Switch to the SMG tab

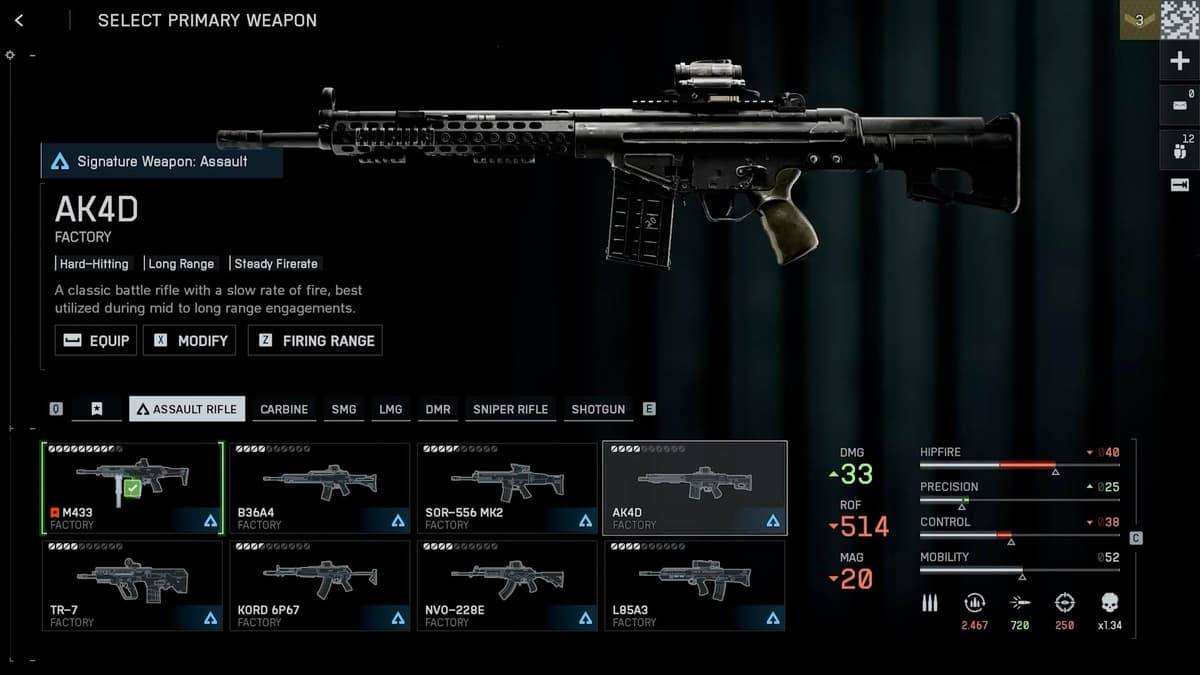(x=344, y=409)
